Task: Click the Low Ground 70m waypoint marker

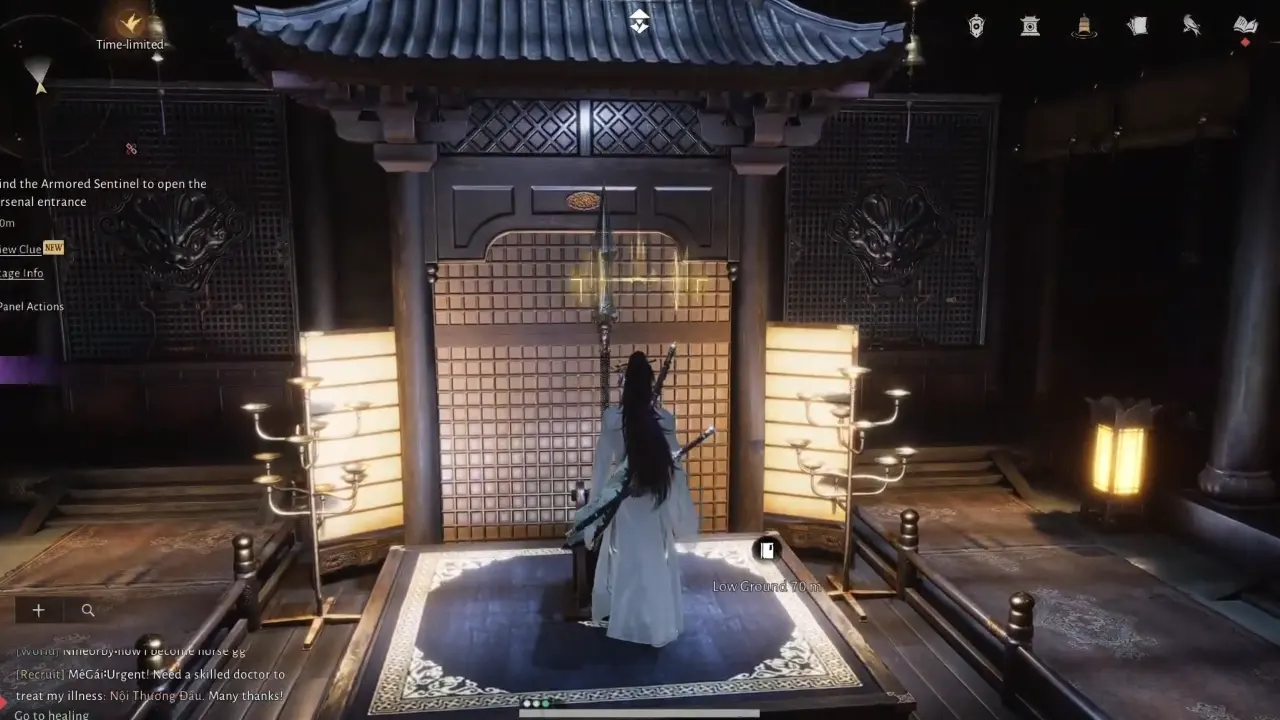Action: [x=766, y=550]
